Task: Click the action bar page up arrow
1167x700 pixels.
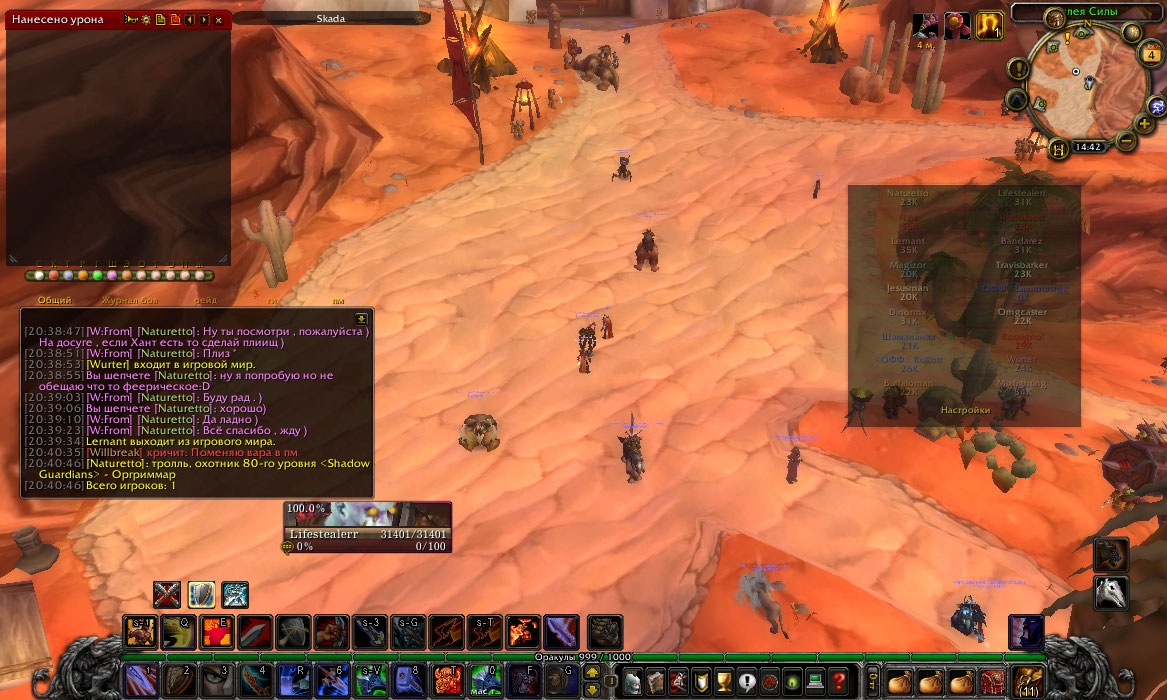Action: [592, 673]
